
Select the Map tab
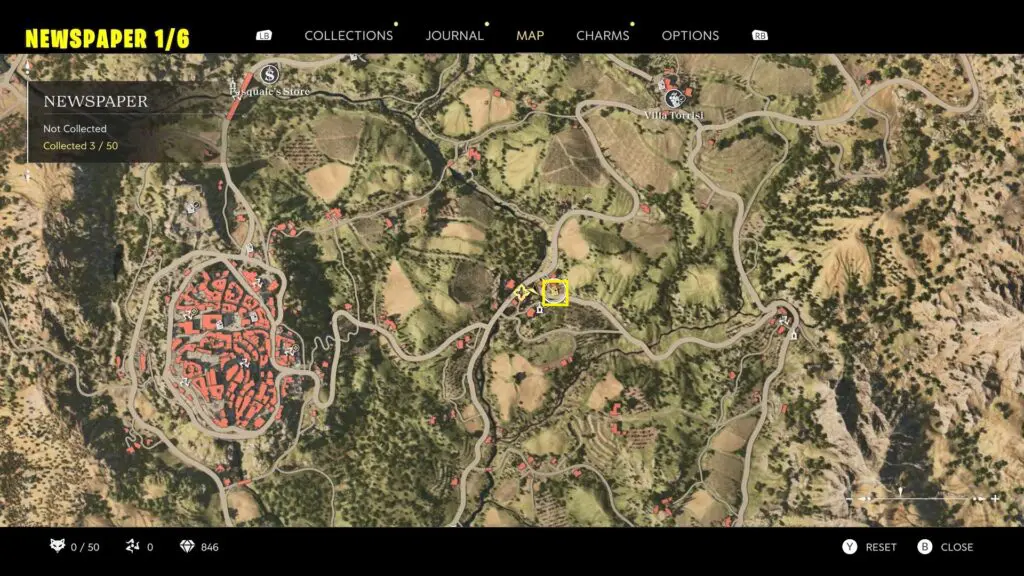click(x=530, y=35)
